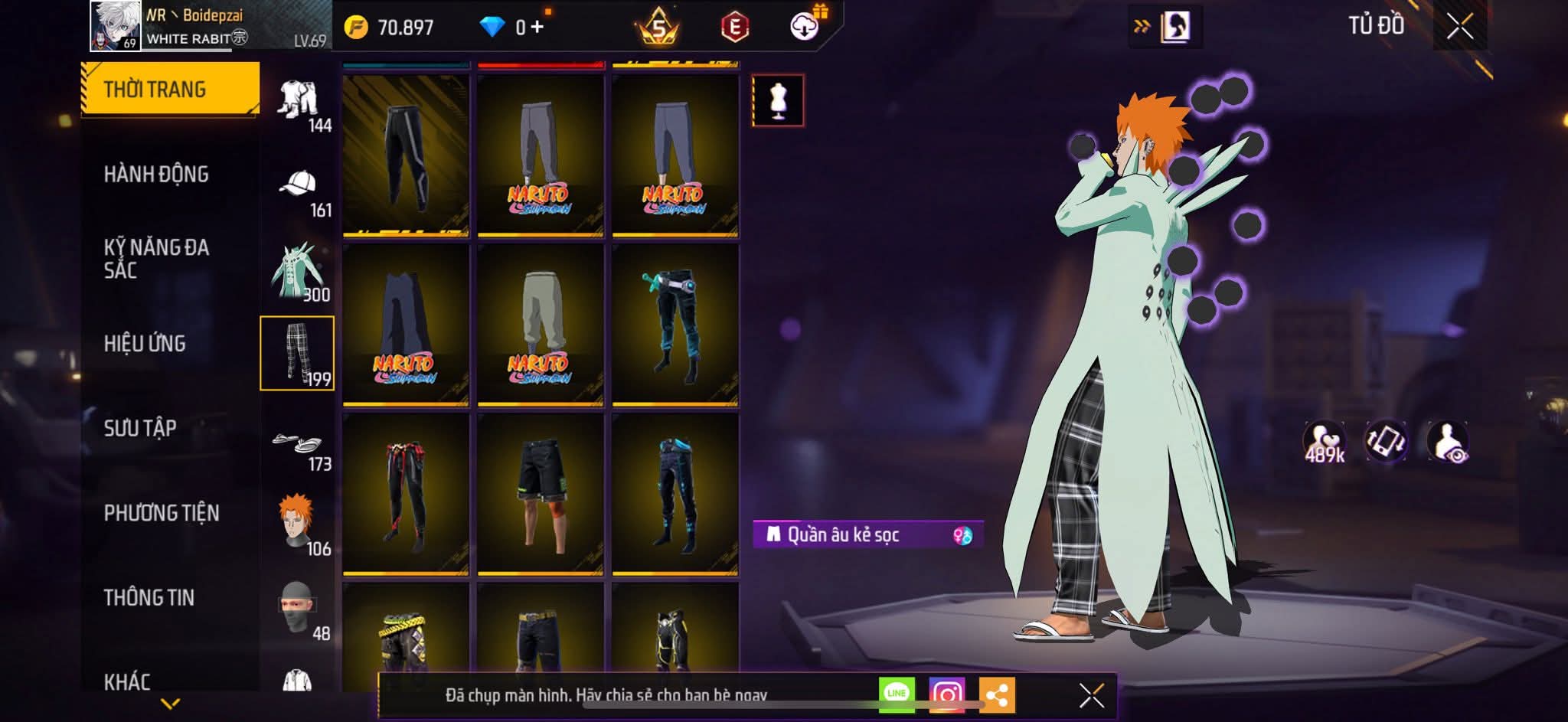Open the Kỹ Năng Đa Sắc tab
The image size is (1568, 722).
point(156,258)
